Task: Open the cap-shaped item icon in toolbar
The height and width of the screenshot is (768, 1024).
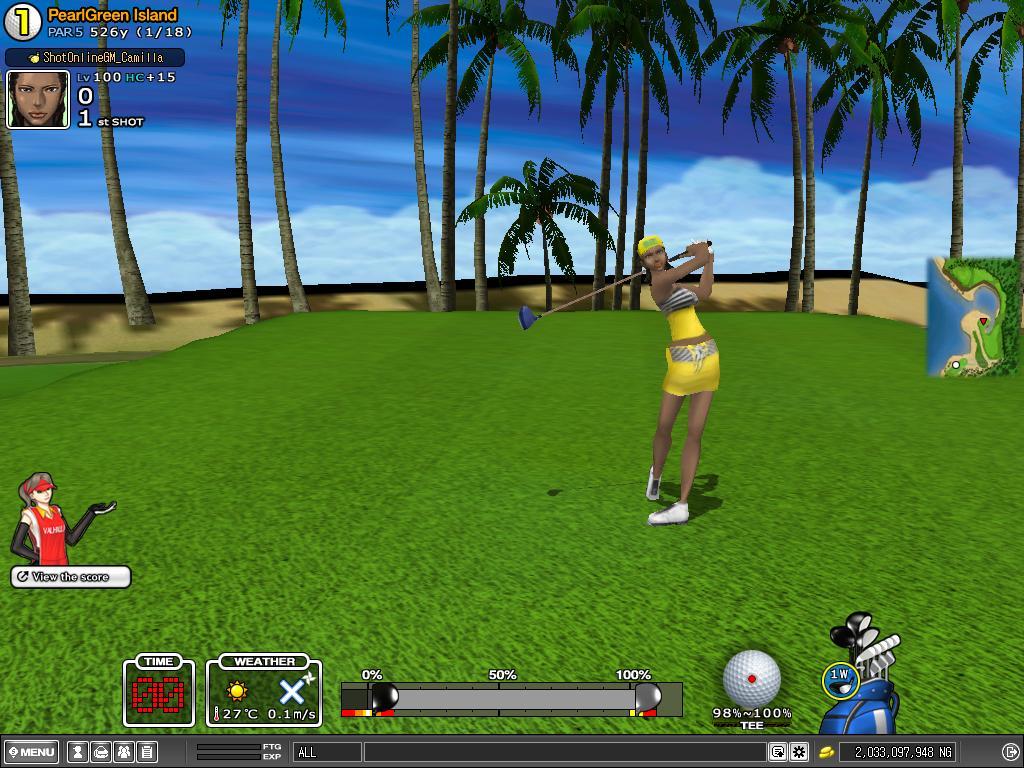Action: (x=101, y=752)
